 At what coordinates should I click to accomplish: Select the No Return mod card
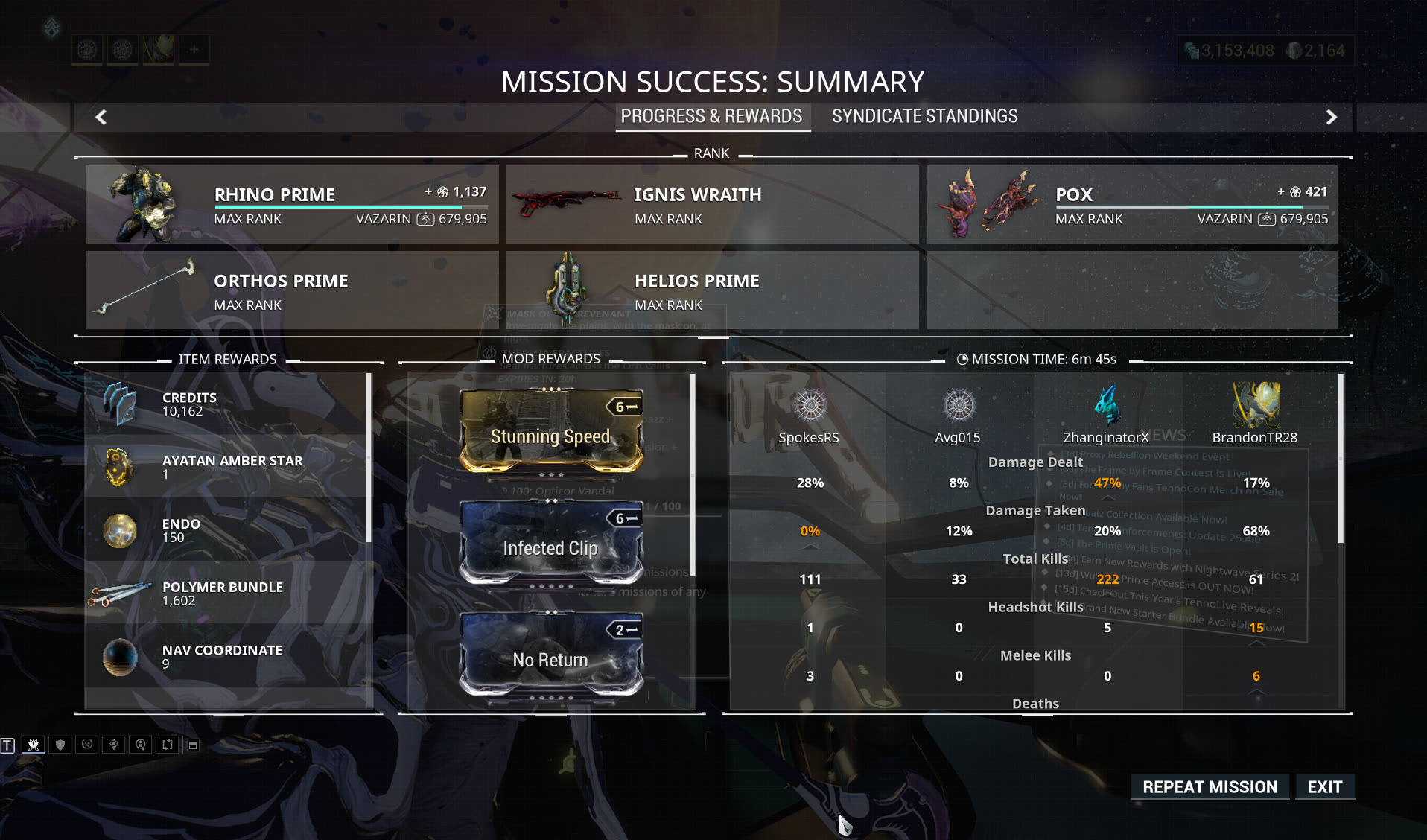point(550,655)
